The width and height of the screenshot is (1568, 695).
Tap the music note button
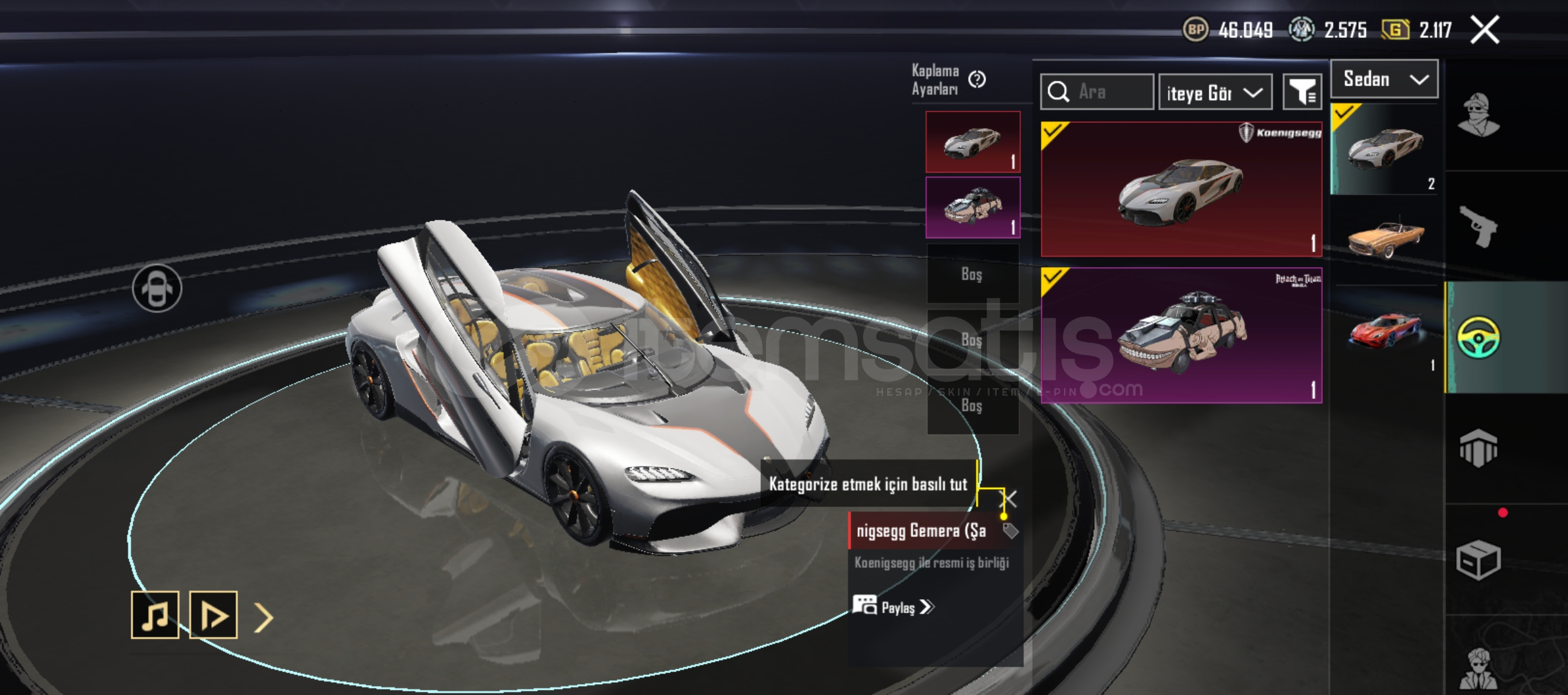(155, 615)
